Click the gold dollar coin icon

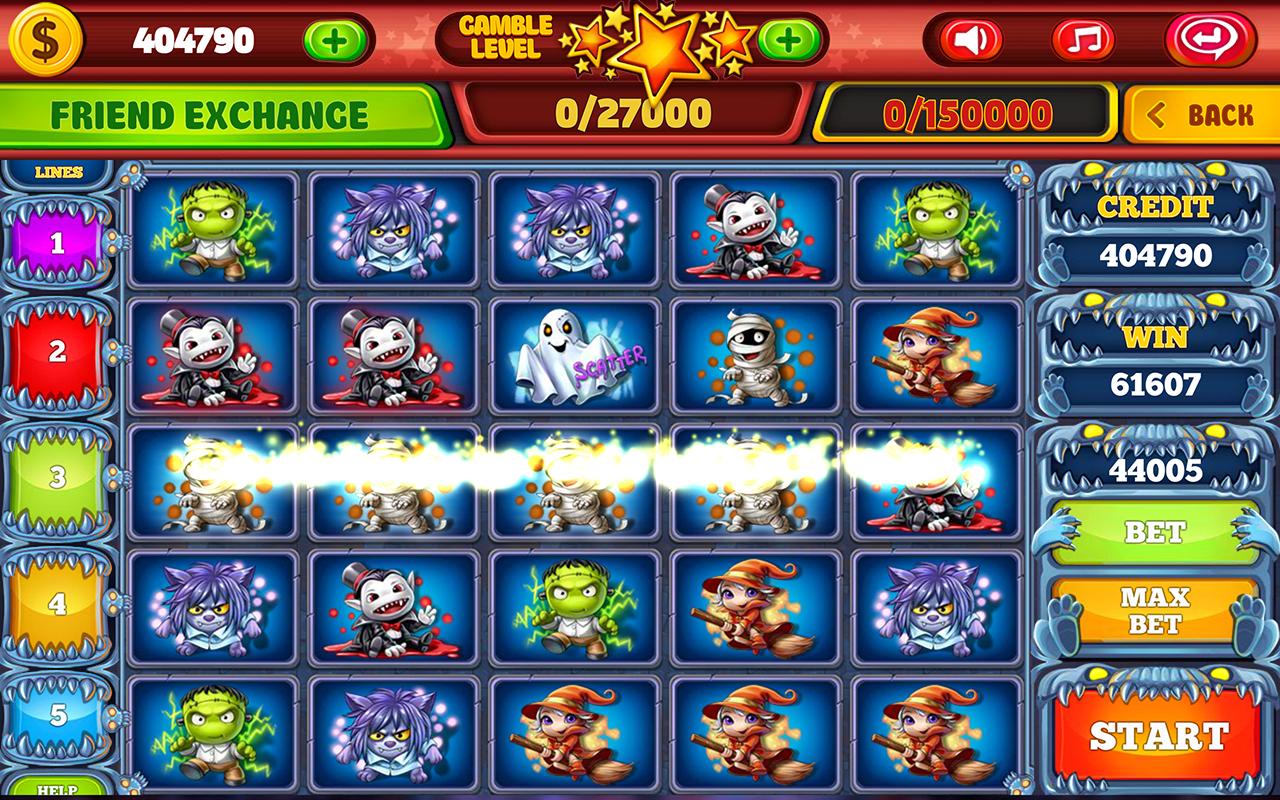point(48,41)
